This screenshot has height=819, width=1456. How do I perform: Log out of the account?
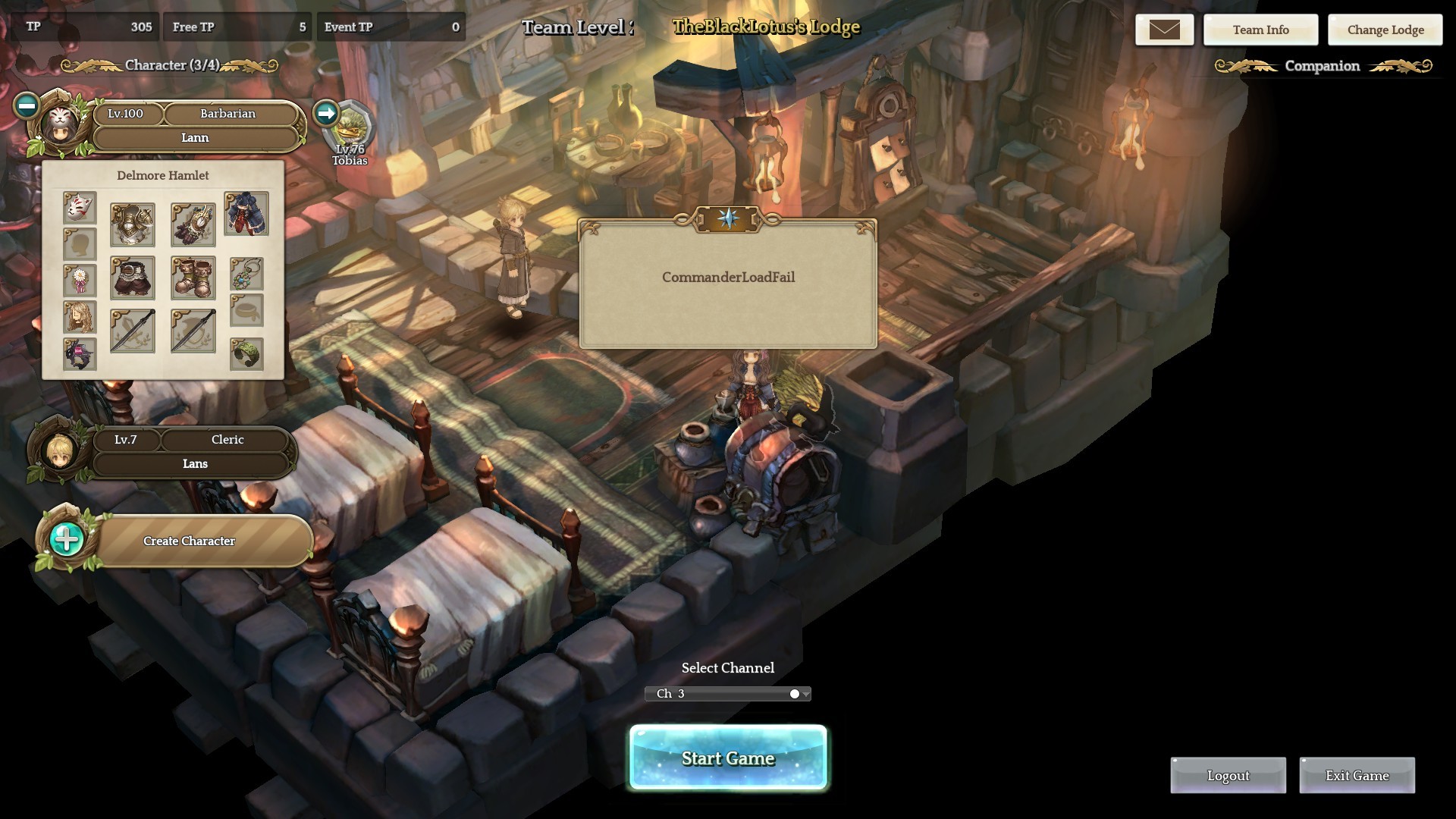1228,776
